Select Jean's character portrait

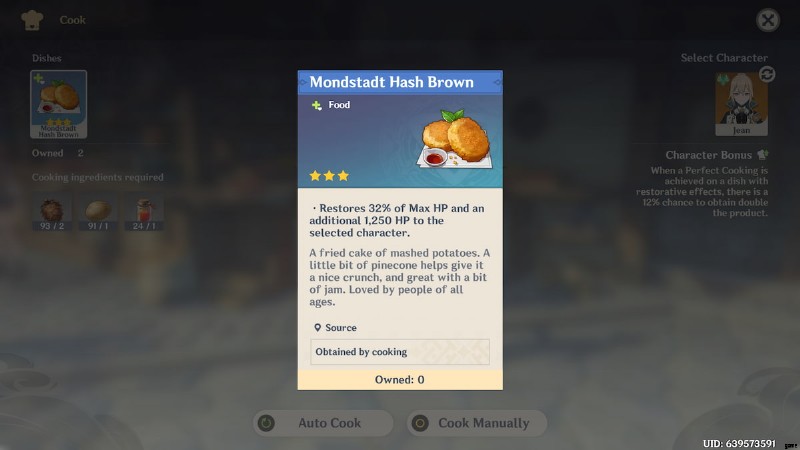click(x=741, y=102)
